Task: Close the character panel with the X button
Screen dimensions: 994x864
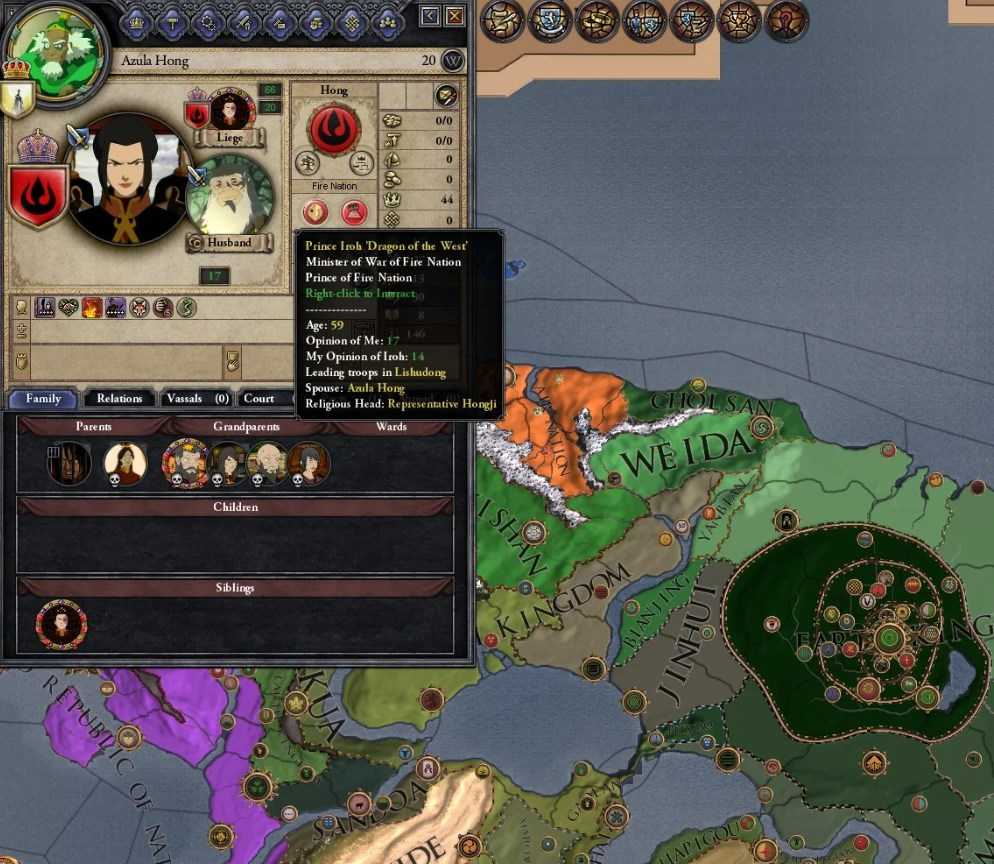Action: coord(455,15)
